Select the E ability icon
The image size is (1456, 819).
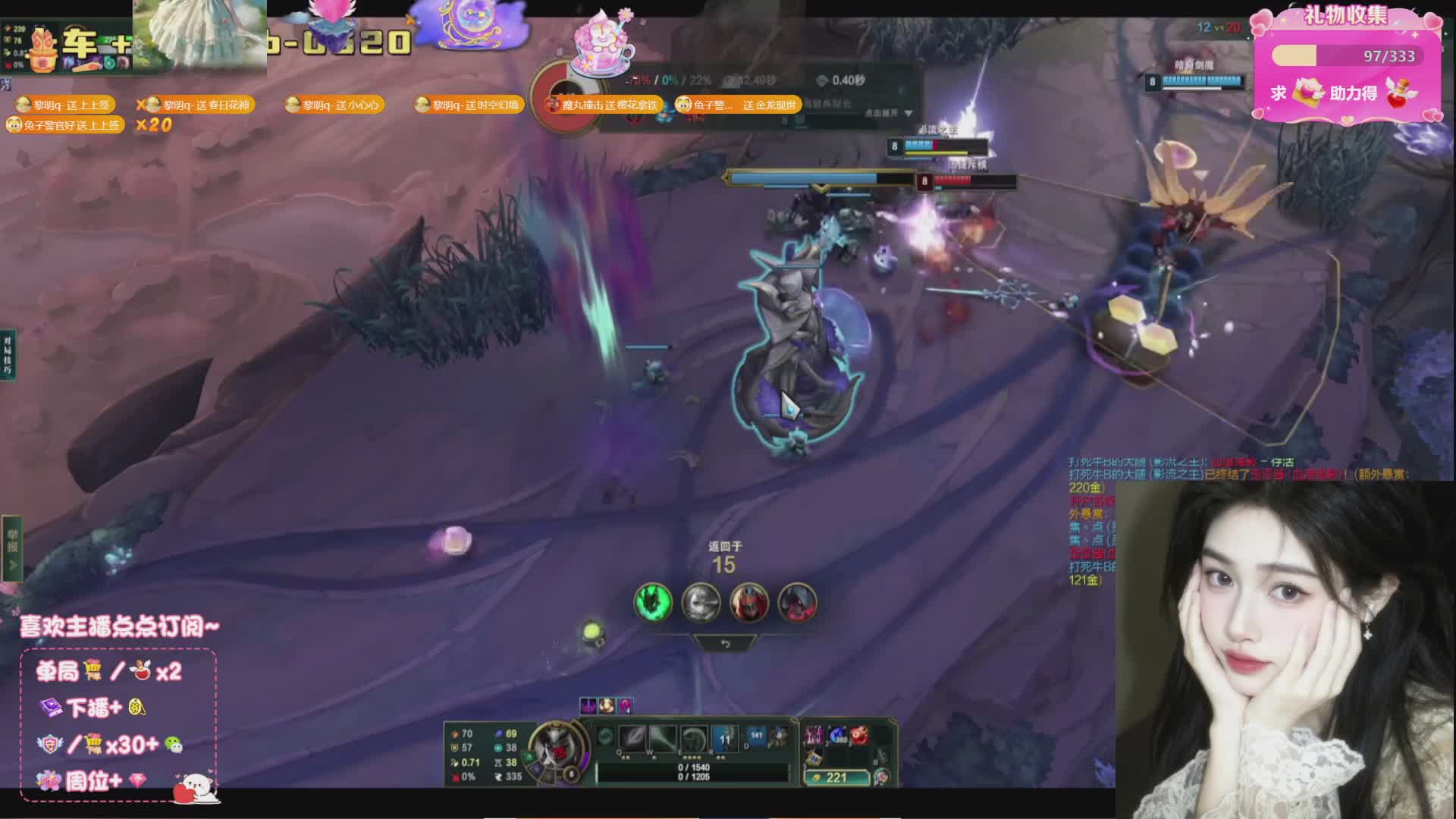[693, 738]
